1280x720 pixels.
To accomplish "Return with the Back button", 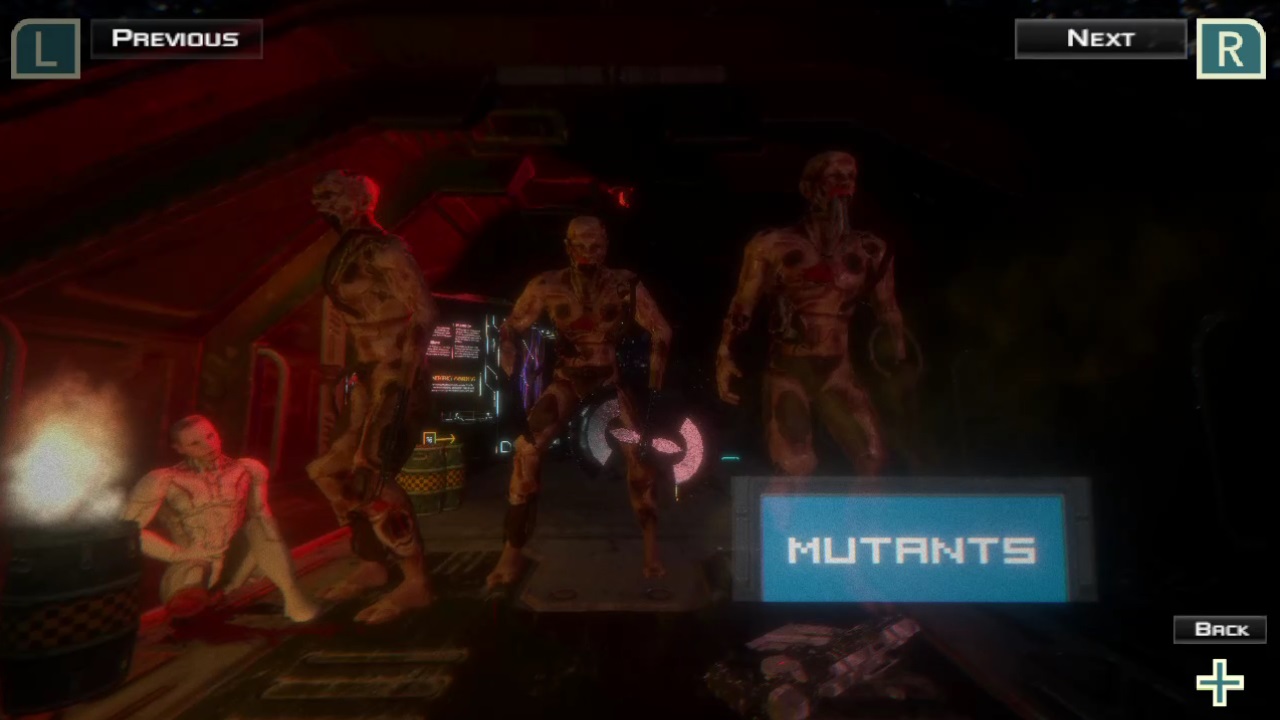I will click(1220, 628).
